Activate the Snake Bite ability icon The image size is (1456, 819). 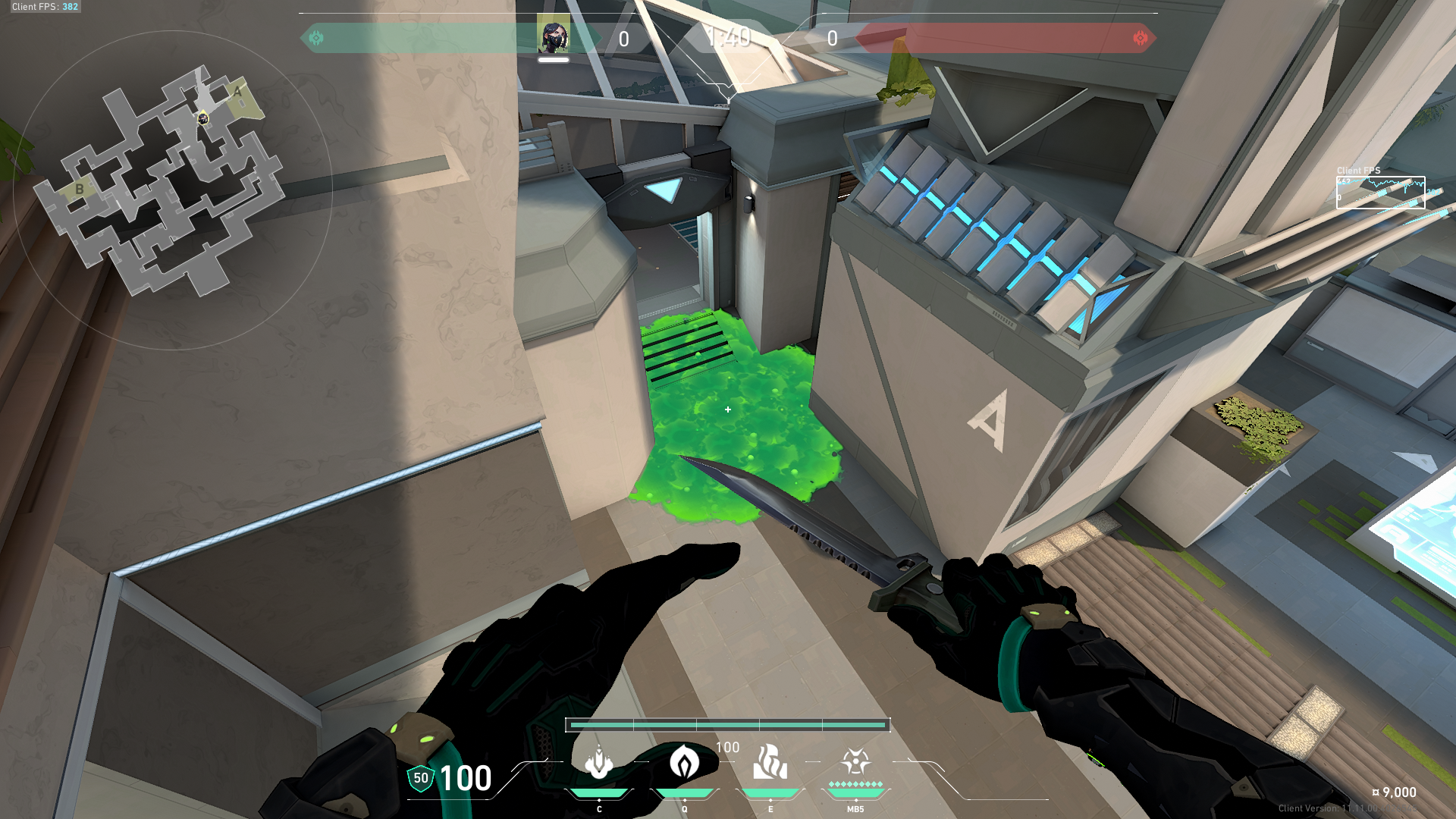tap(599, 763)
